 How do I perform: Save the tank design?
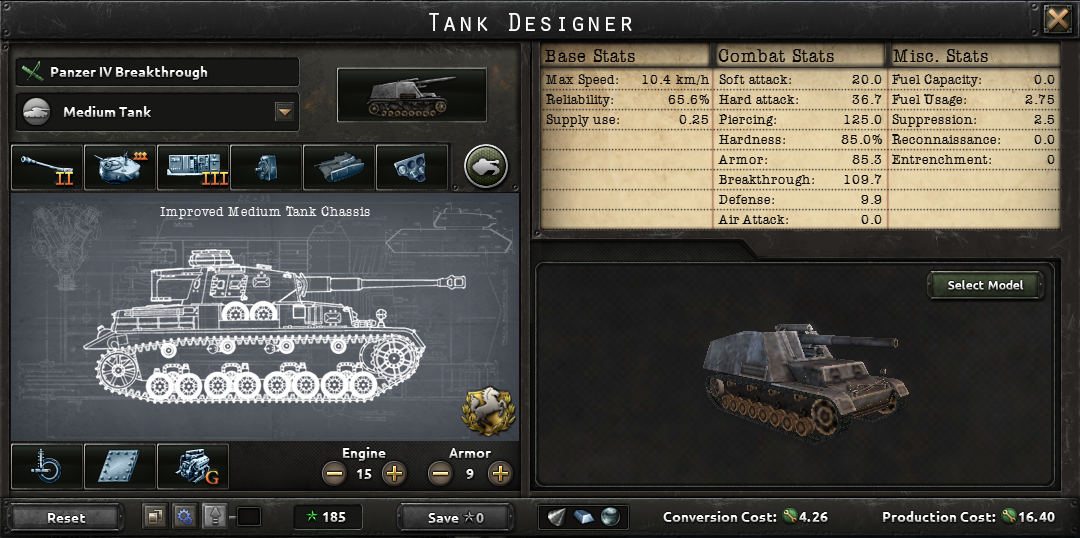coord(455,518)
